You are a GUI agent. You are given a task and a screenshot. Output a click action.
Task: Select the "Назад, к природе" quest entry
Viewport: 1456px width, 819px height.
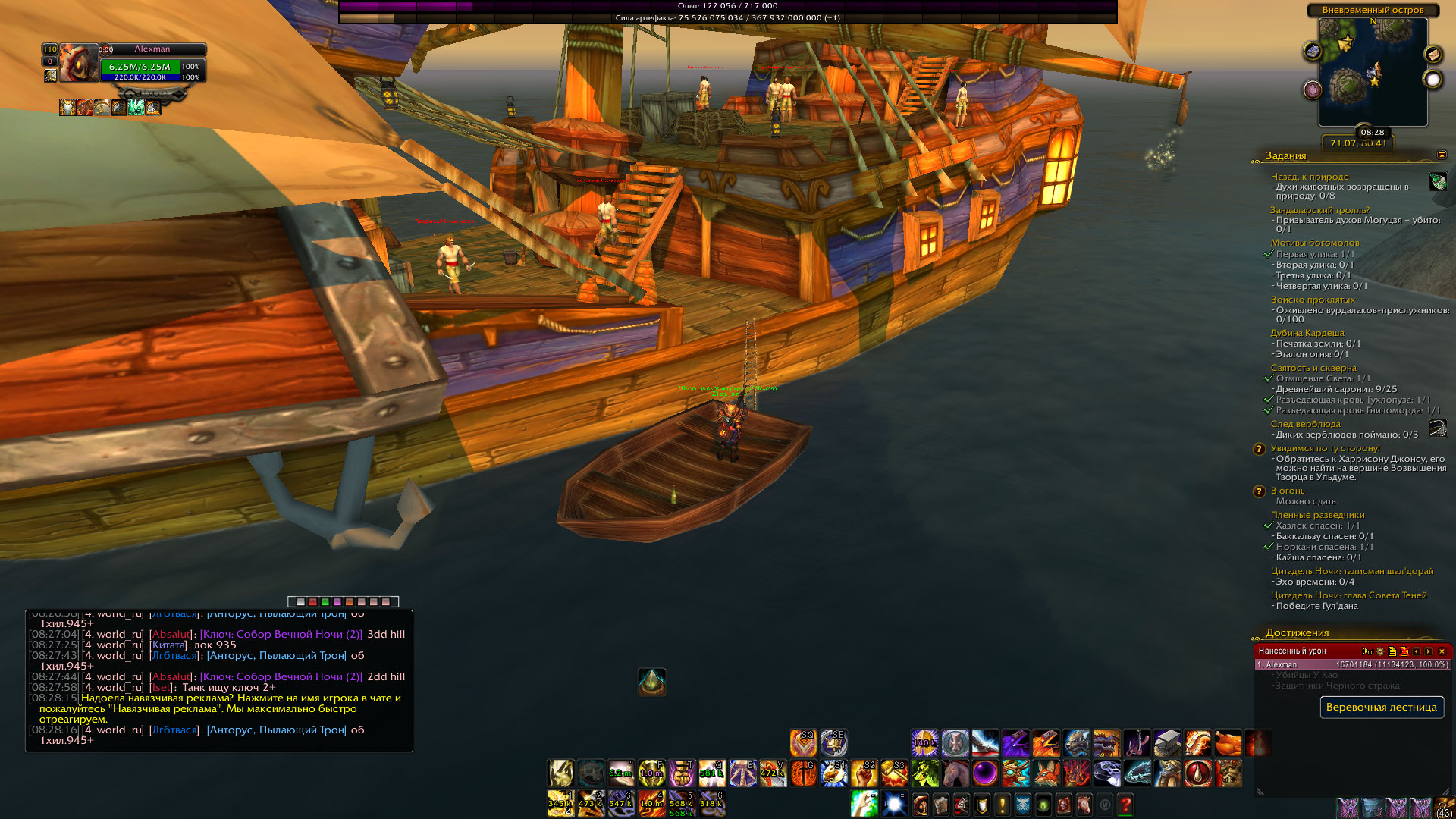pyautogui.click(x=1310, y=177)
